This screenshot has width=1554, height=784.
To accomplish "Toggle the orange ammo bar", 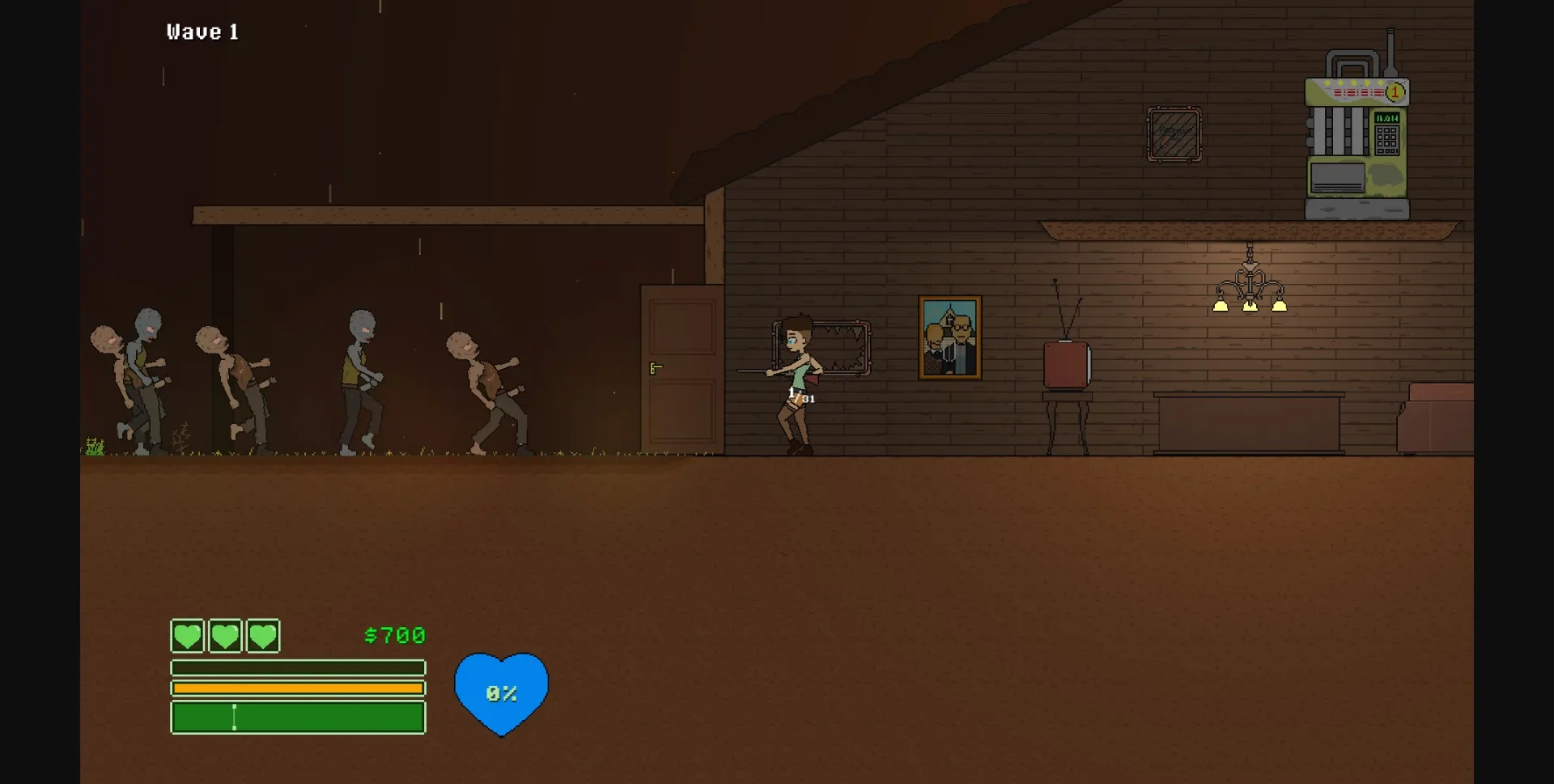I will coord(298,688).
